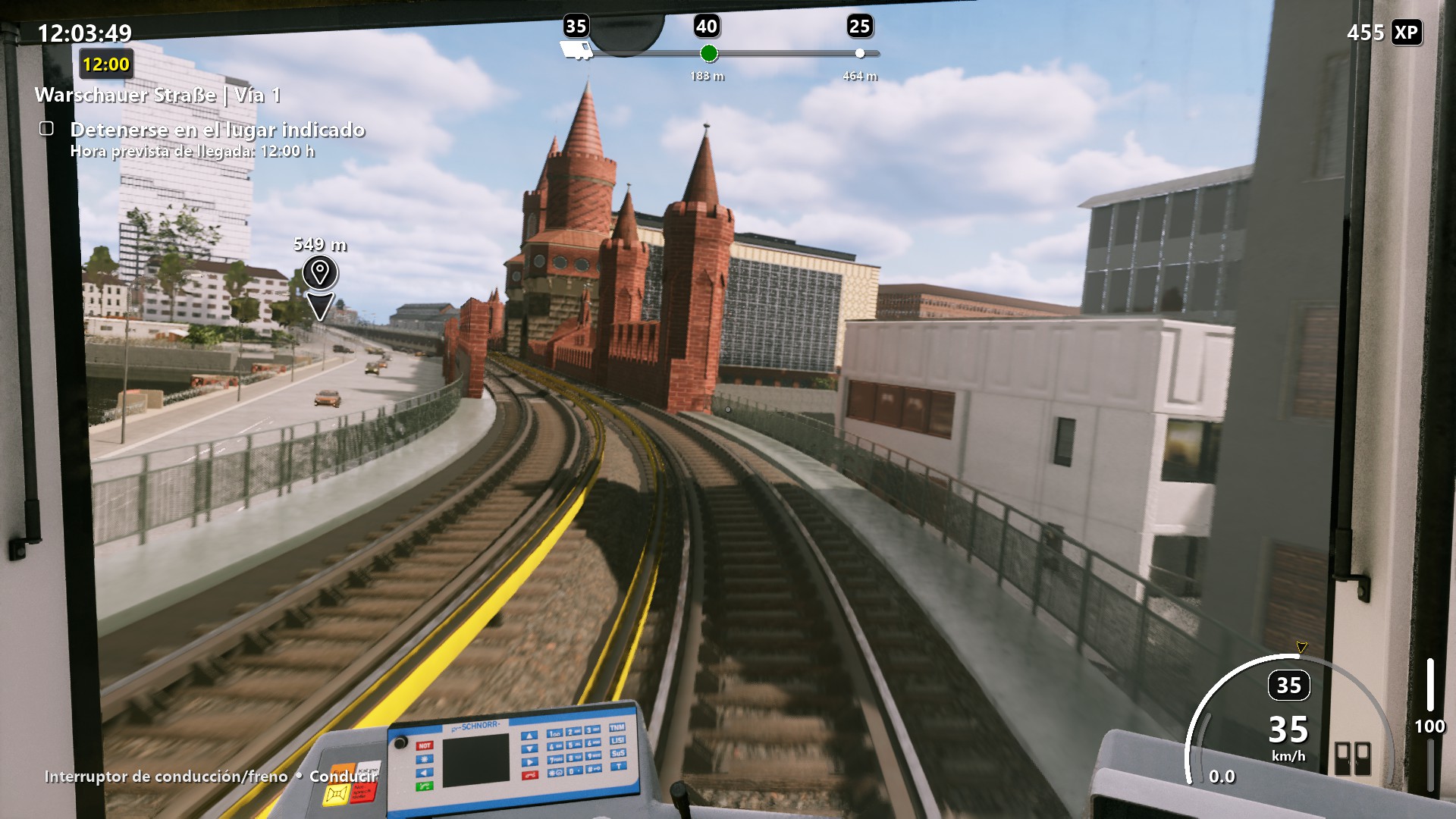Click the XP badge

(1406, 33)
